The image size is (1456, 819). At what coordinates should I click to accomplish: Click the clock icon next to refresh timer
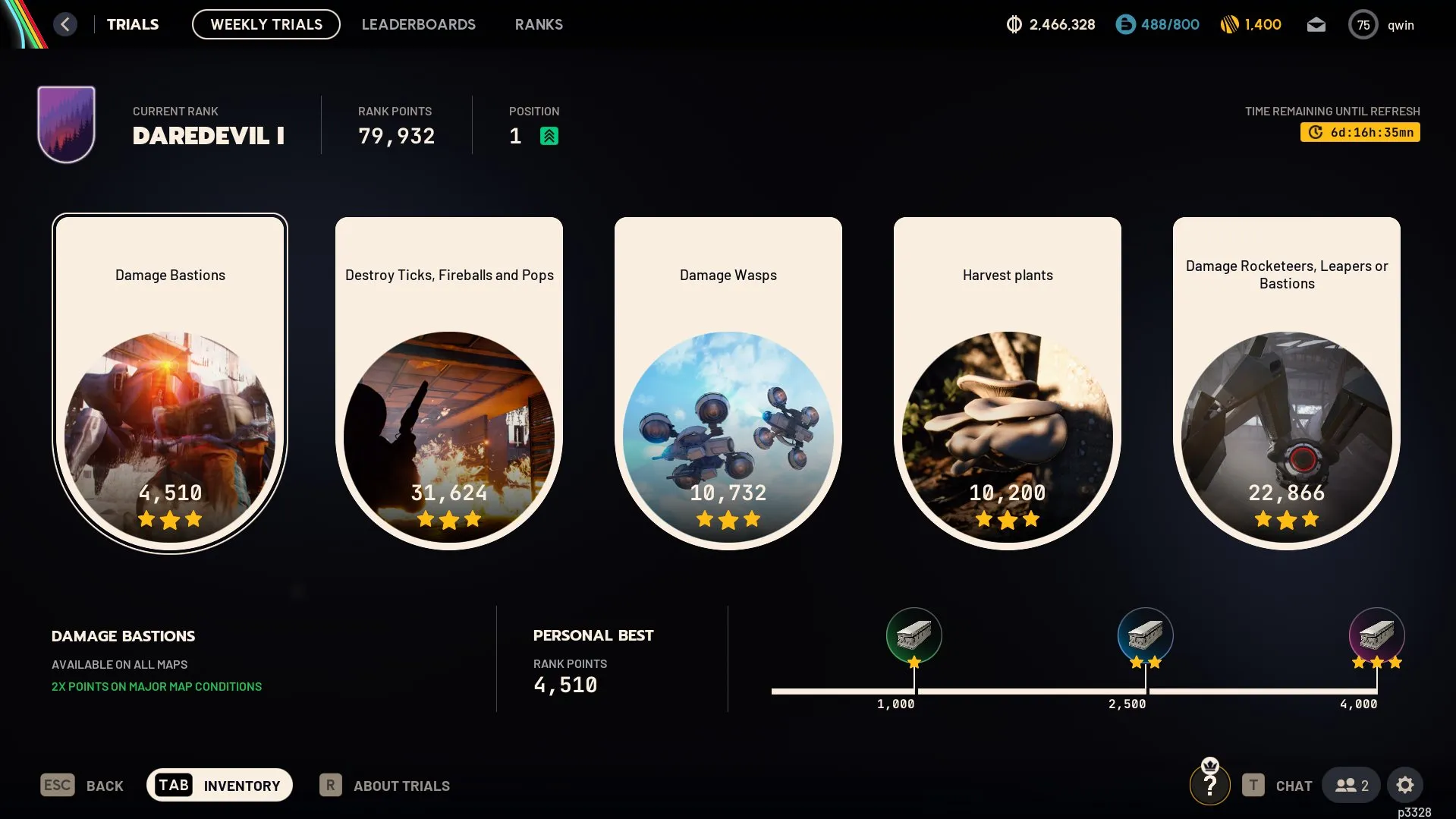coord(1314,131)
